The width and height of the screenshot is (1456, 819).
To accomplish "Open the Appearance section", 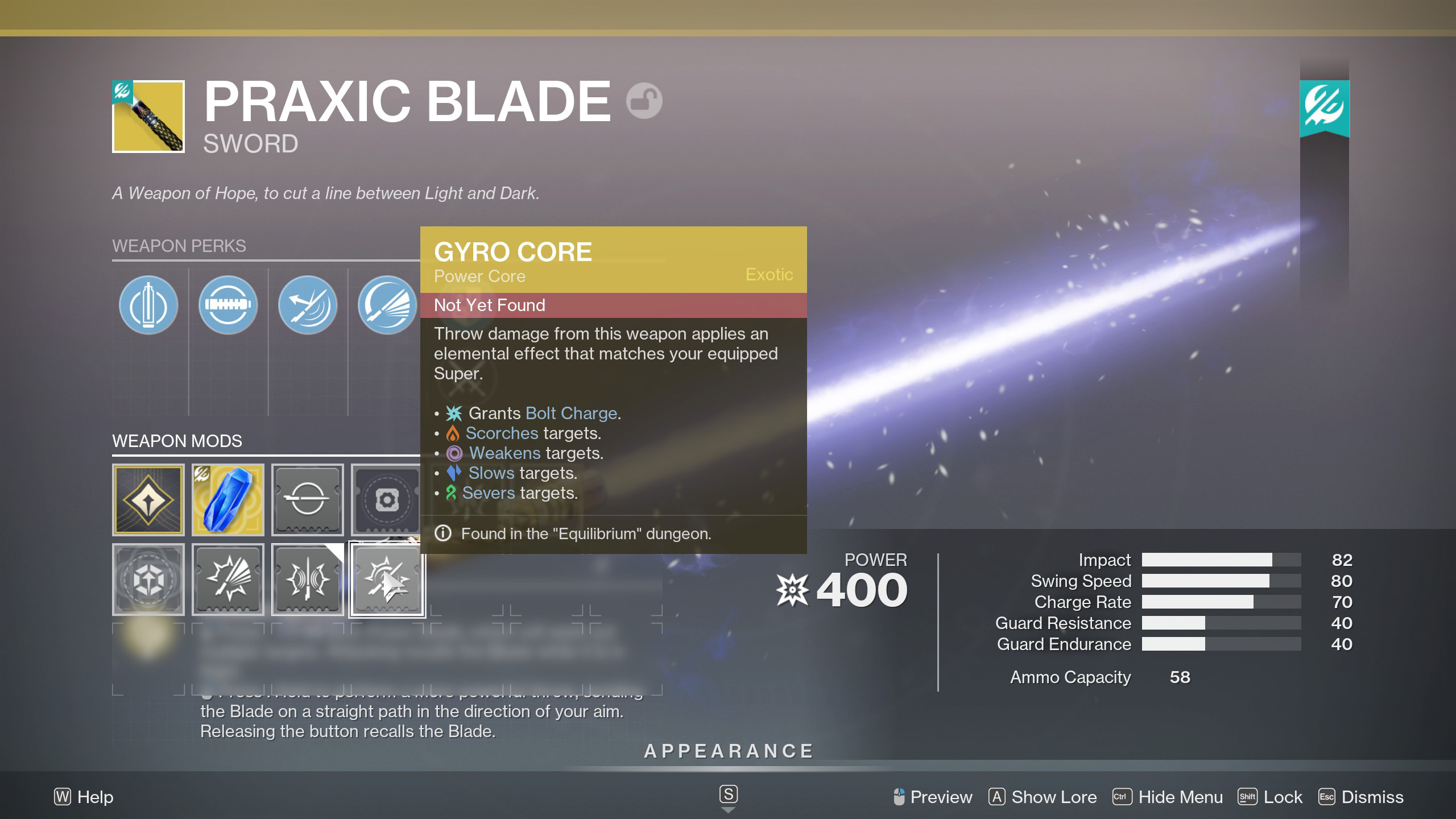I will (x=729, y=751).
